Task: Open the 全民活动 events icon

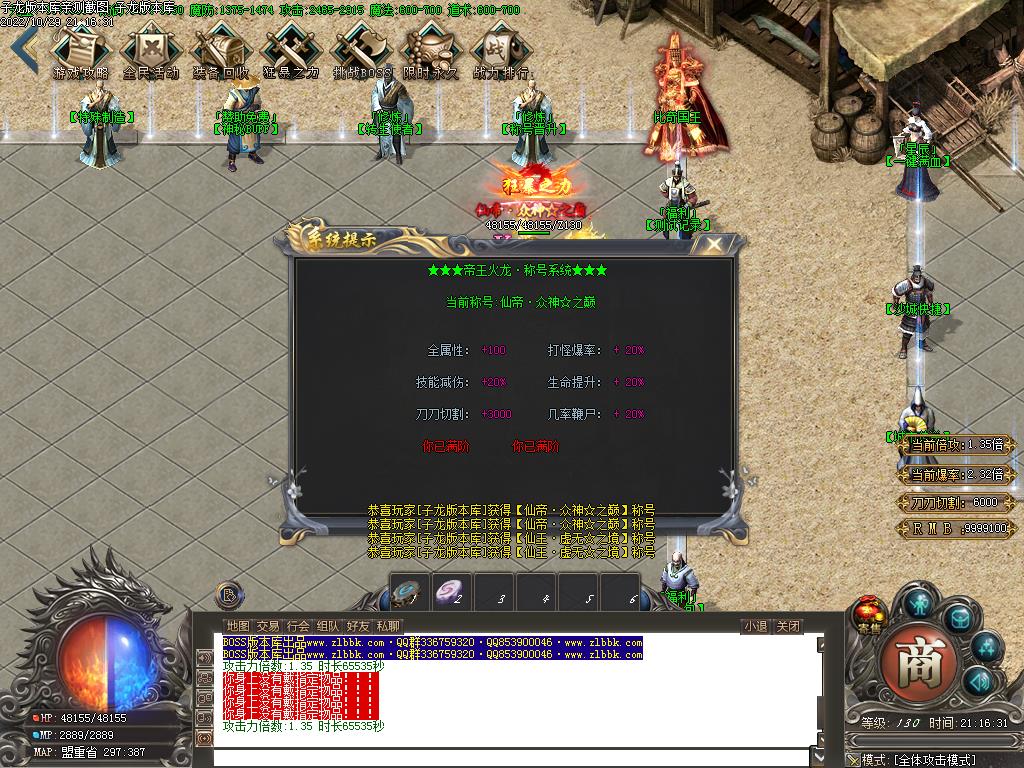Action: 150,50
